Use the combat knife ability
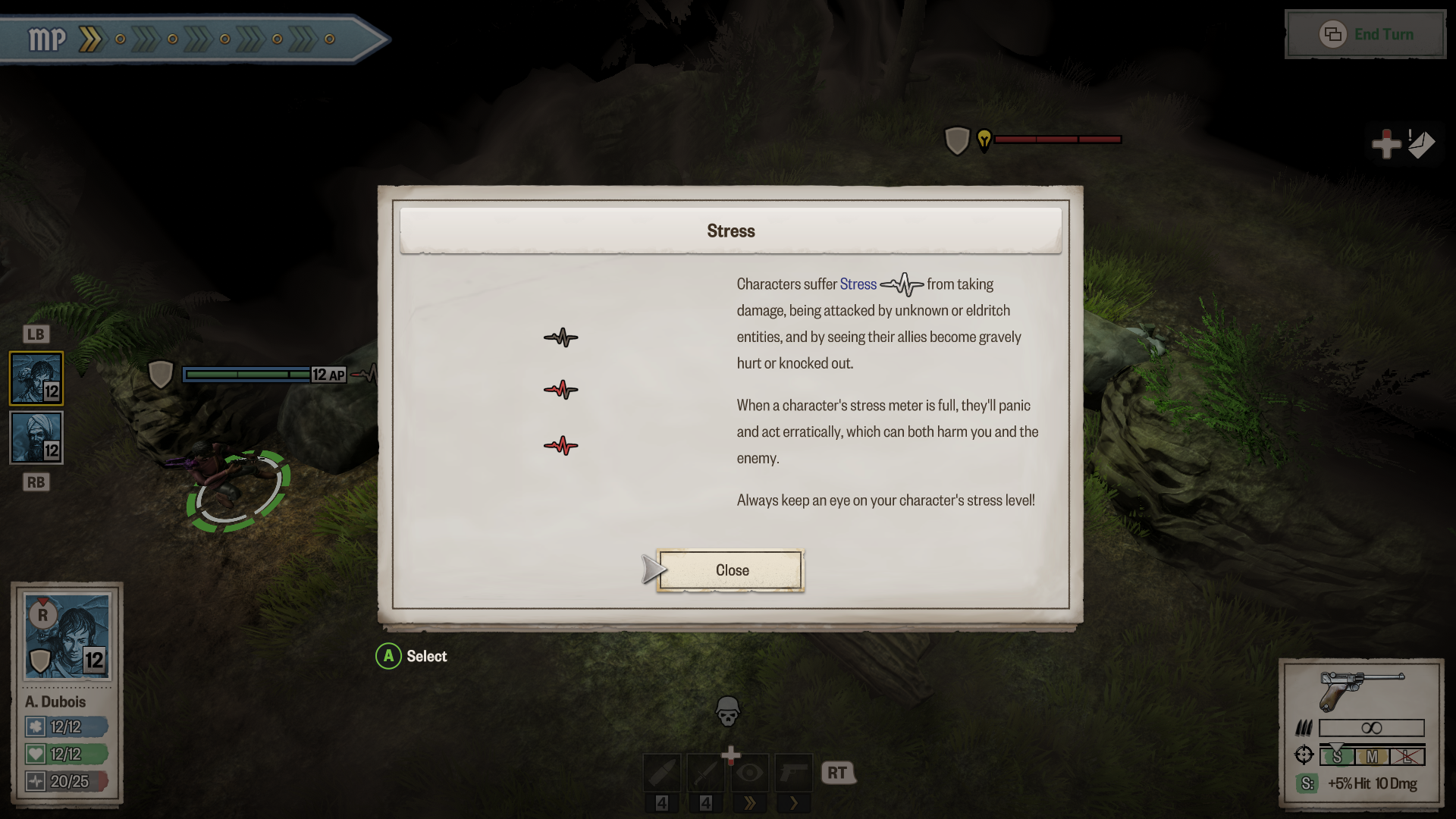This screenshot has width=1456, height=819. pyautogui.click(x=706, y=773)
